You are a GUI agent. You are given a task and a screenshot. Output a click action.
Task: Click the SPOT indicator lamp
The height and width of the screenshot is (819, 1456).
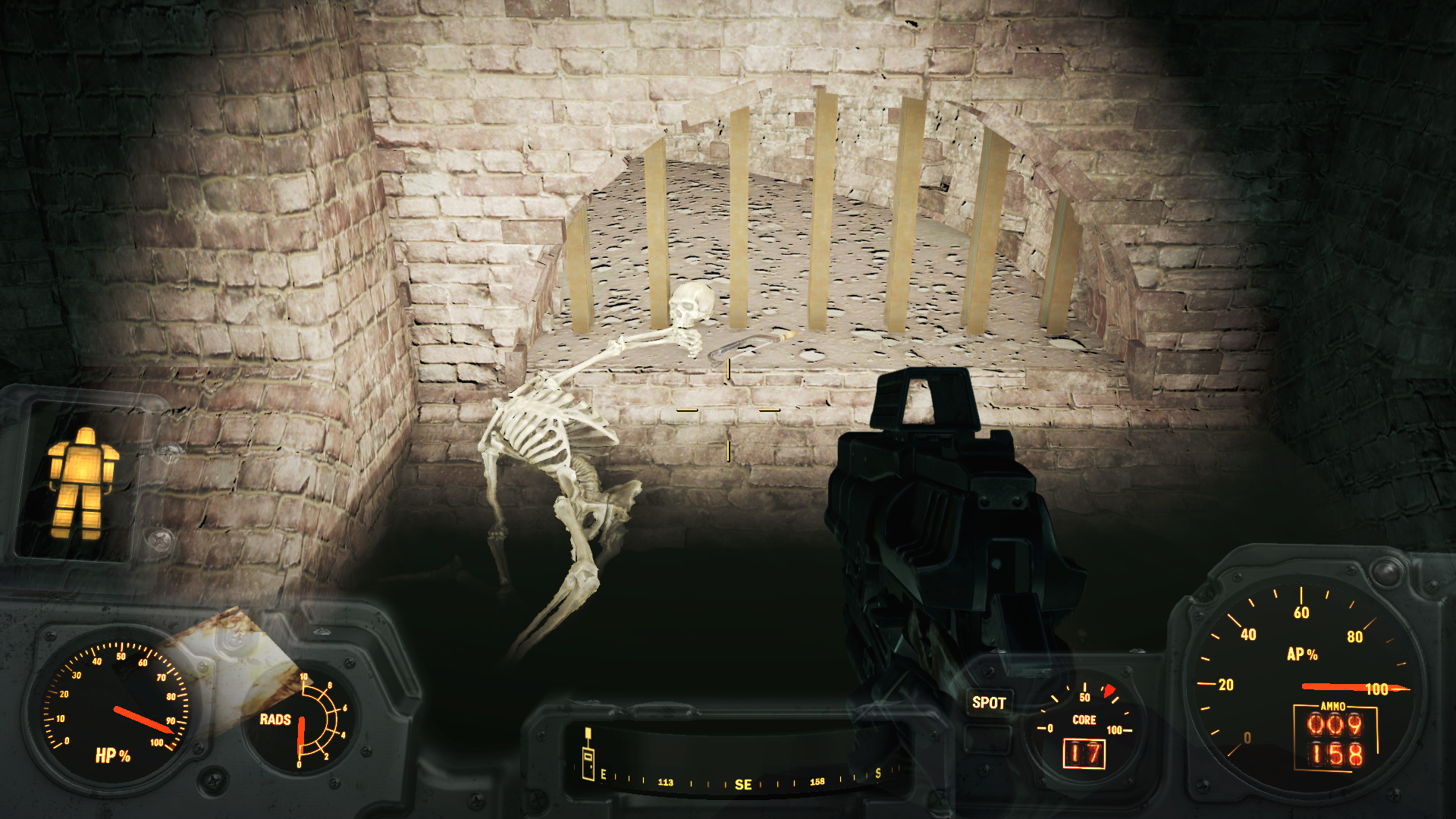tap(989, 703)
